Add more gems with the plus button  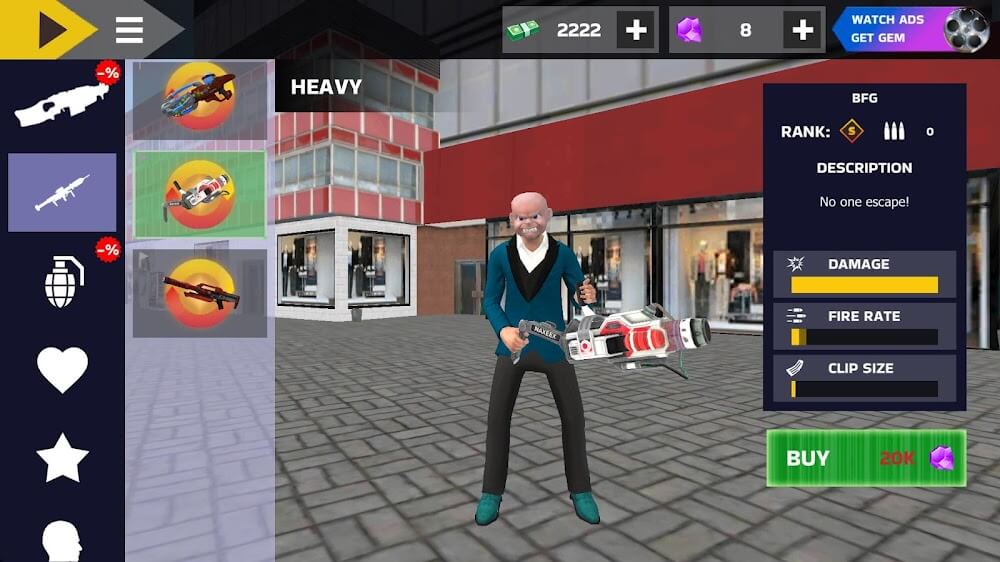pos(803,30)
